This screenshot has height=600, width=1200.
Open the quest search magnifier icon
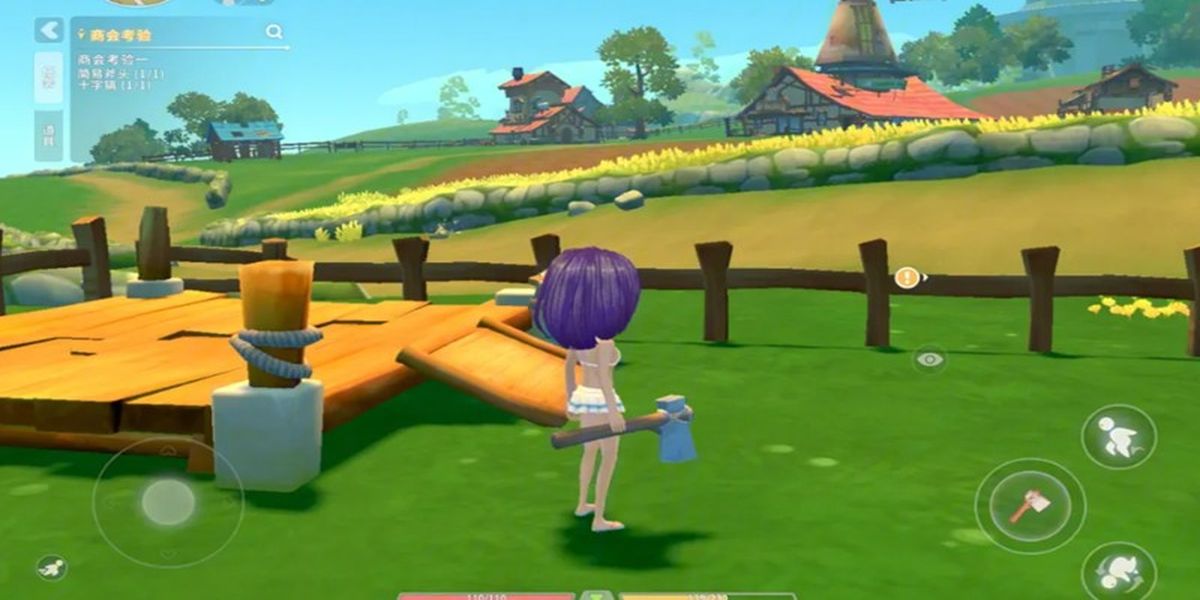(274, 32)
